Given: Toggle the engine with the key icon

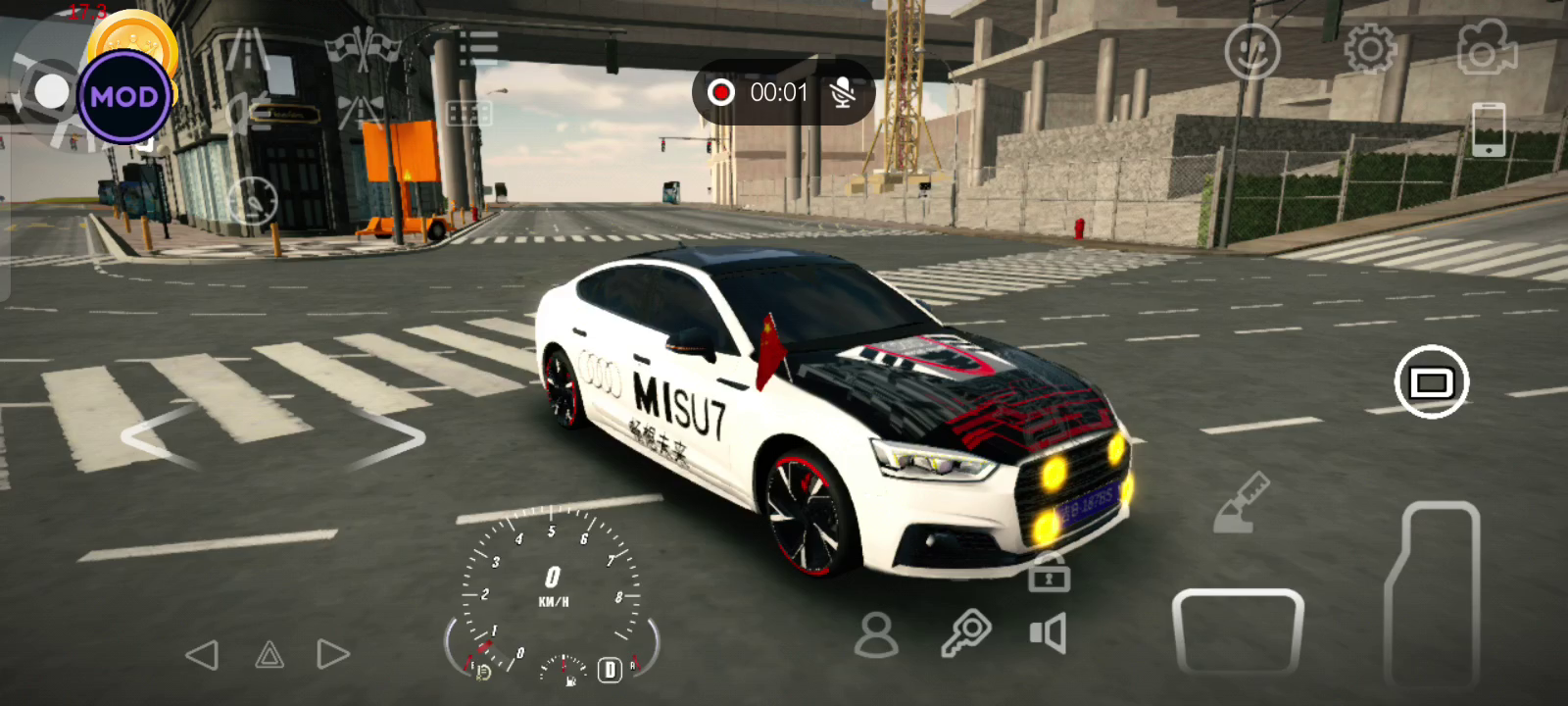Looking at the screenshot, I should (965, 633).
